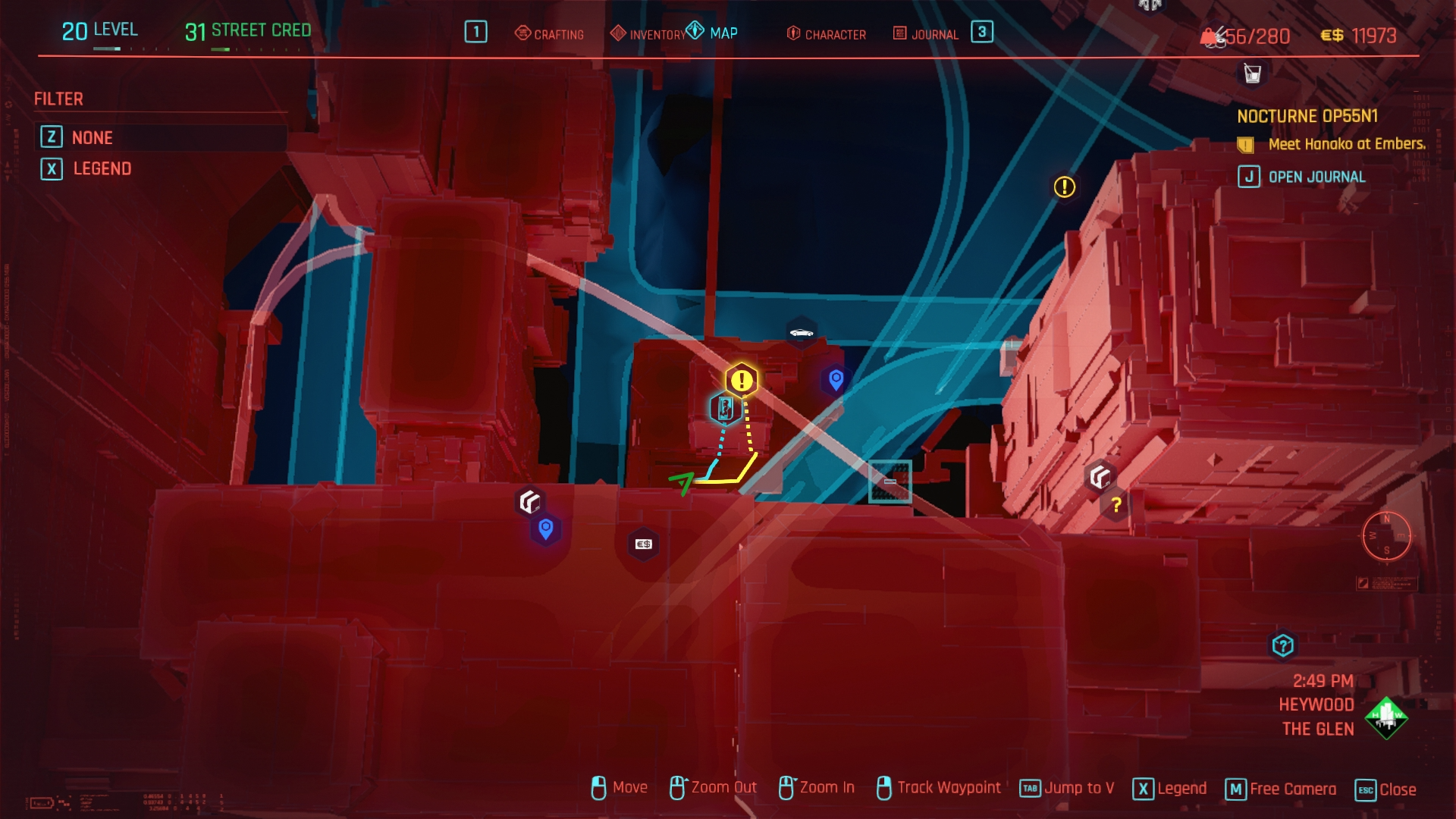Screen dimensions: 1456x819
Task: Go to the Journal tab
Action: 926,34
